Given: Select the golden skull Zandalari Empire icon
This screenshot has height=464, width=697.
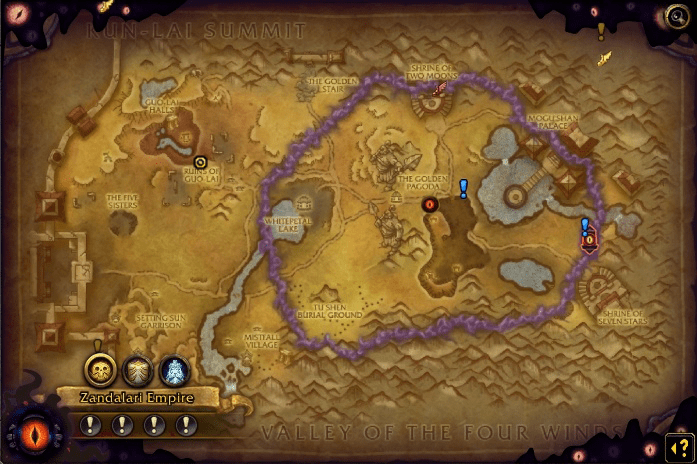Looking at the screenshot, I should [x=100, y=370].
